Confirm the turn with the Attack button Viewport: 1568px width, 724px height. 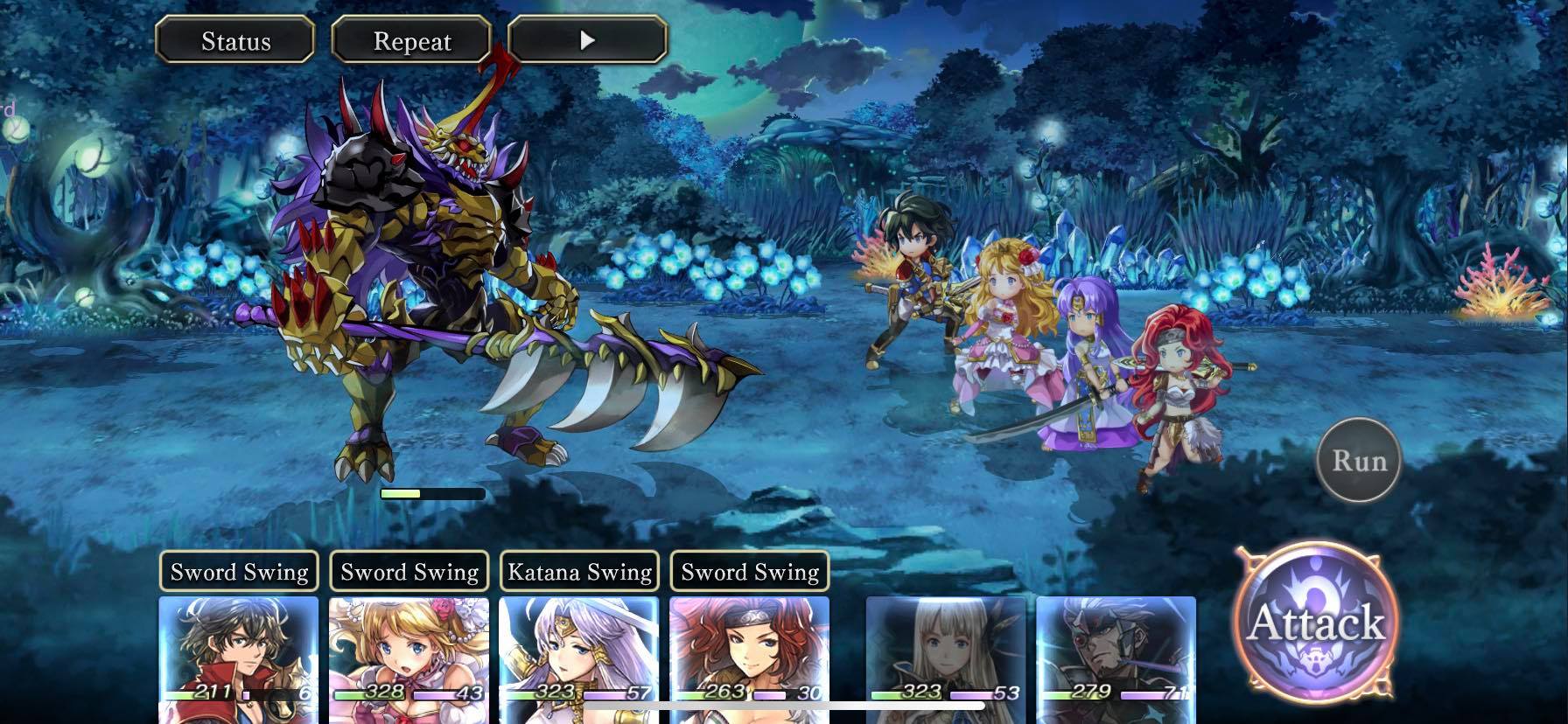click(x=1315, y=622)
